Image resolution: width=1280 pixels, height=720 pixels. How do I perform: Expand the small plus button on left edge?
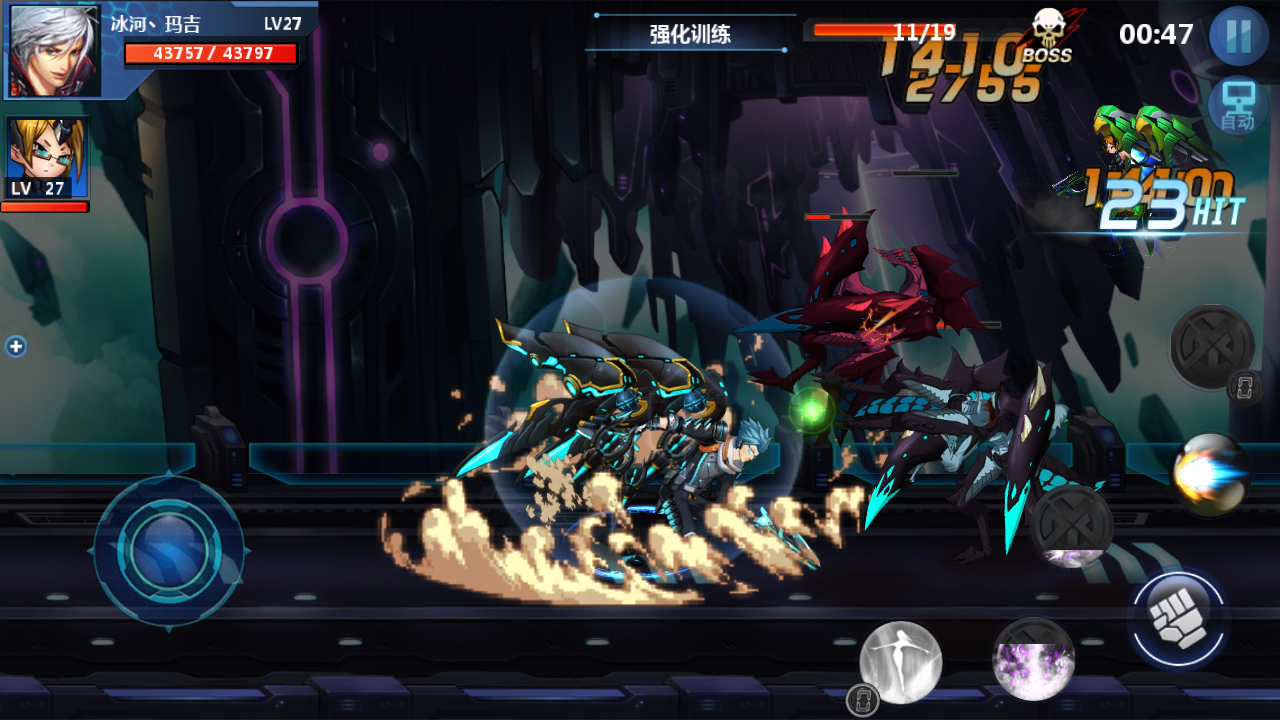pyautogui.click(x=16, y=347)
